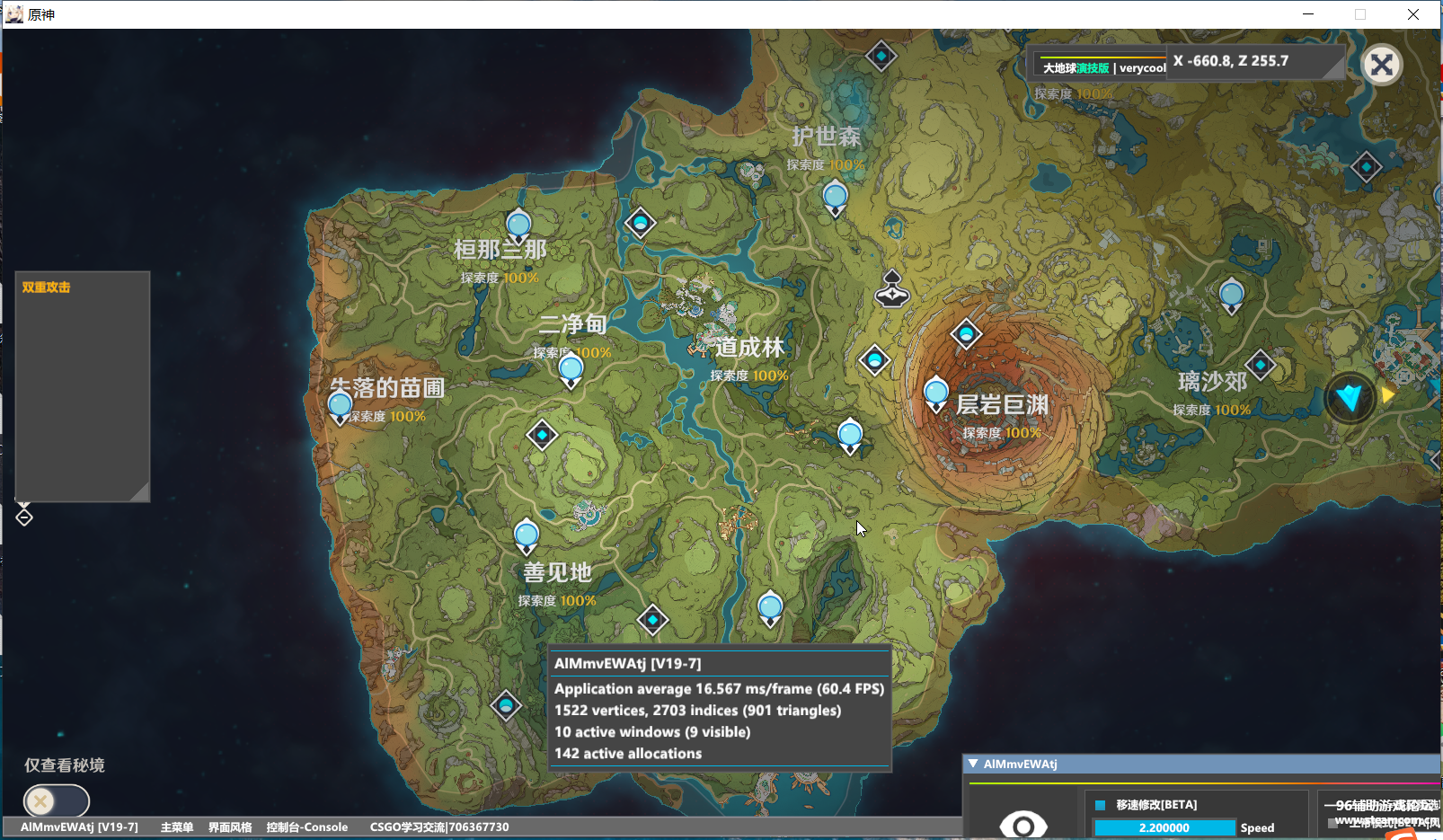Toggle the 移速修改[BETA] checkbox
Screen dimensions: 1443x840
tap(1101, 805)
